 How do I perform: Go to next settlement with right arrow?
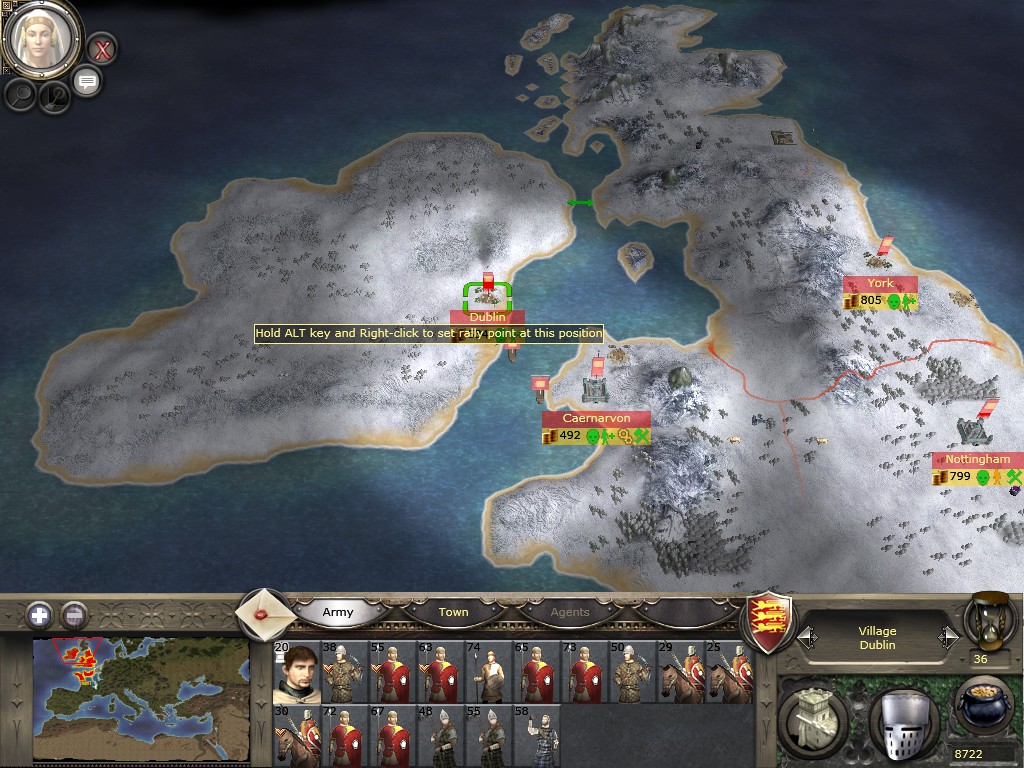point(947,637)
